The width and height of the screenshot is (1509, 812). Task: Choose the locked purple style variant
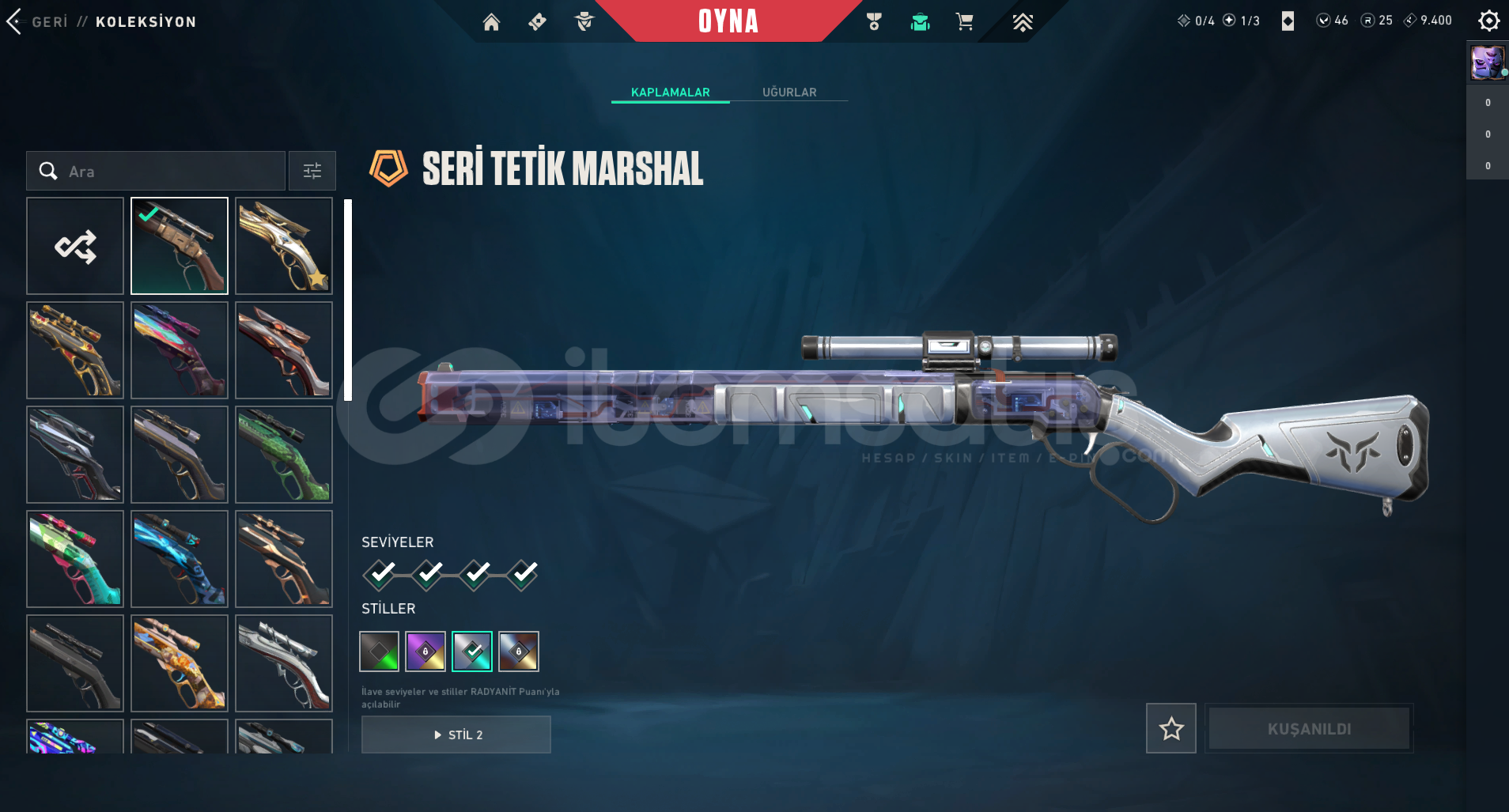425,651
